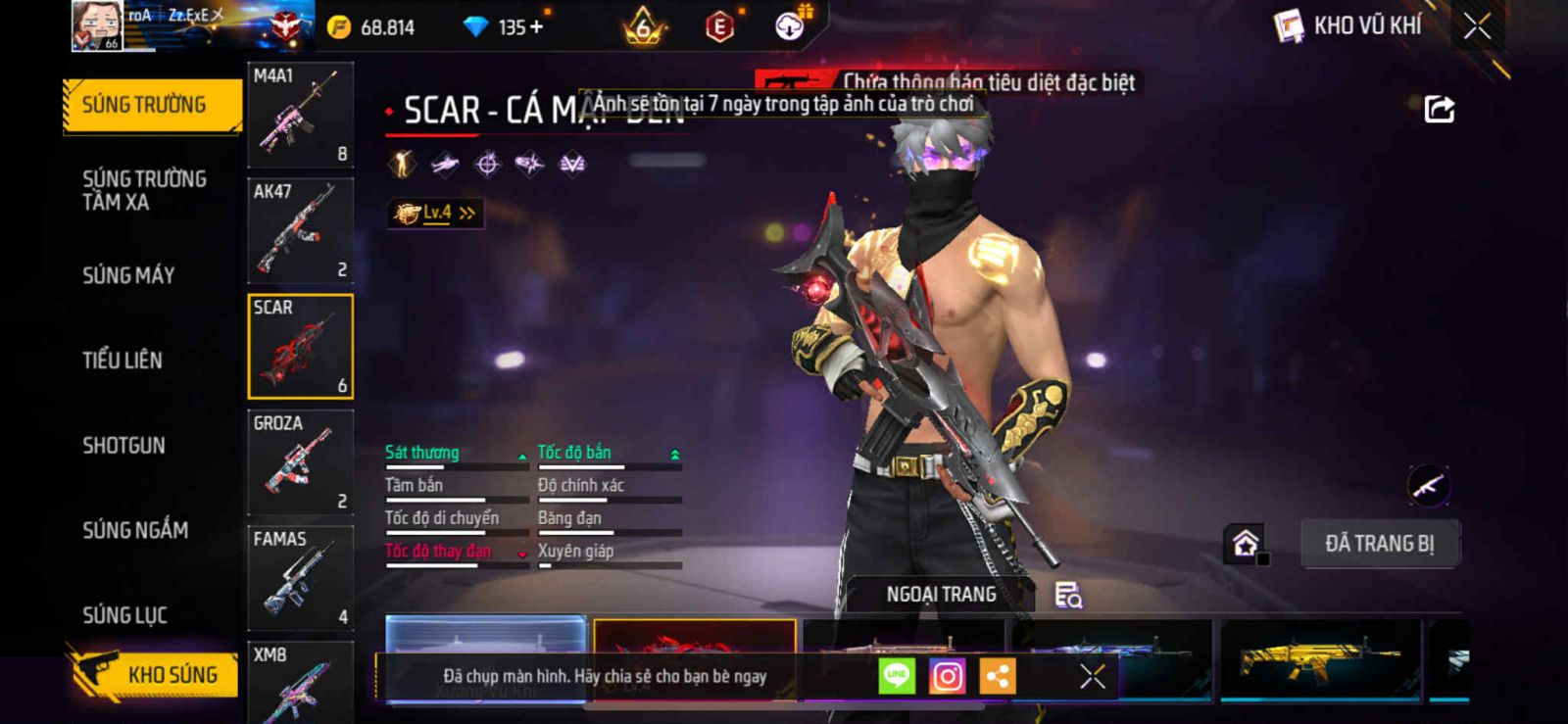This screenshot has height=724, width=1568.
Task: Expand the Lv.4 skin level button
Action: 435,213
